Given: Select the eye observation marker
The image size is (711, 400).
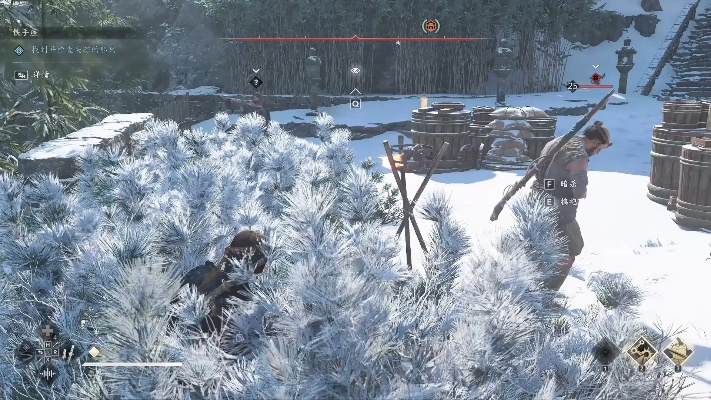Looking at the screenshot, I should tap(355, 71).
